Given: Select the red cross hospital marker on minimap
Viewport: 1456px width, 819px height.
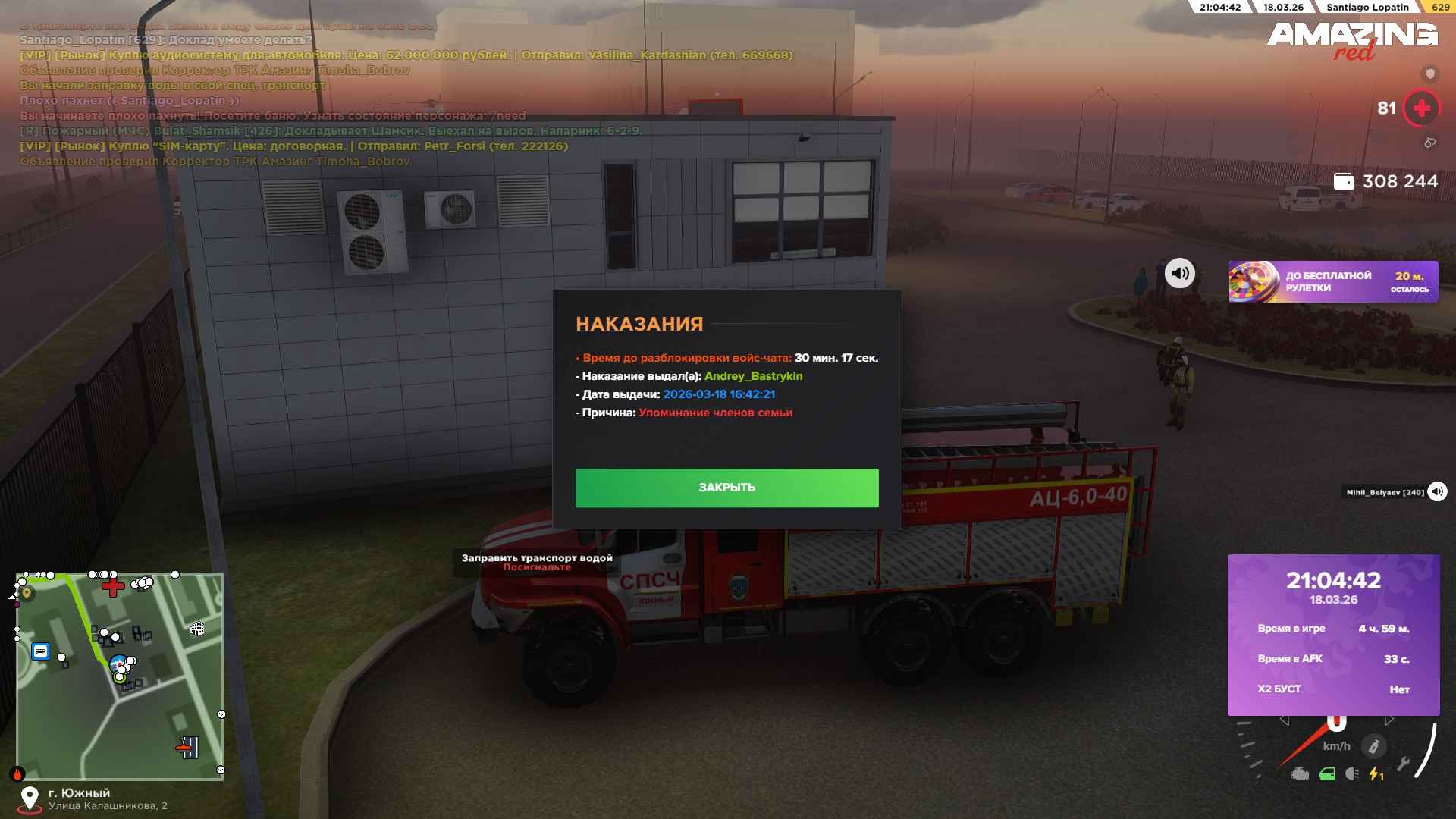Looking at the screenshot, I should click(113, 586).
